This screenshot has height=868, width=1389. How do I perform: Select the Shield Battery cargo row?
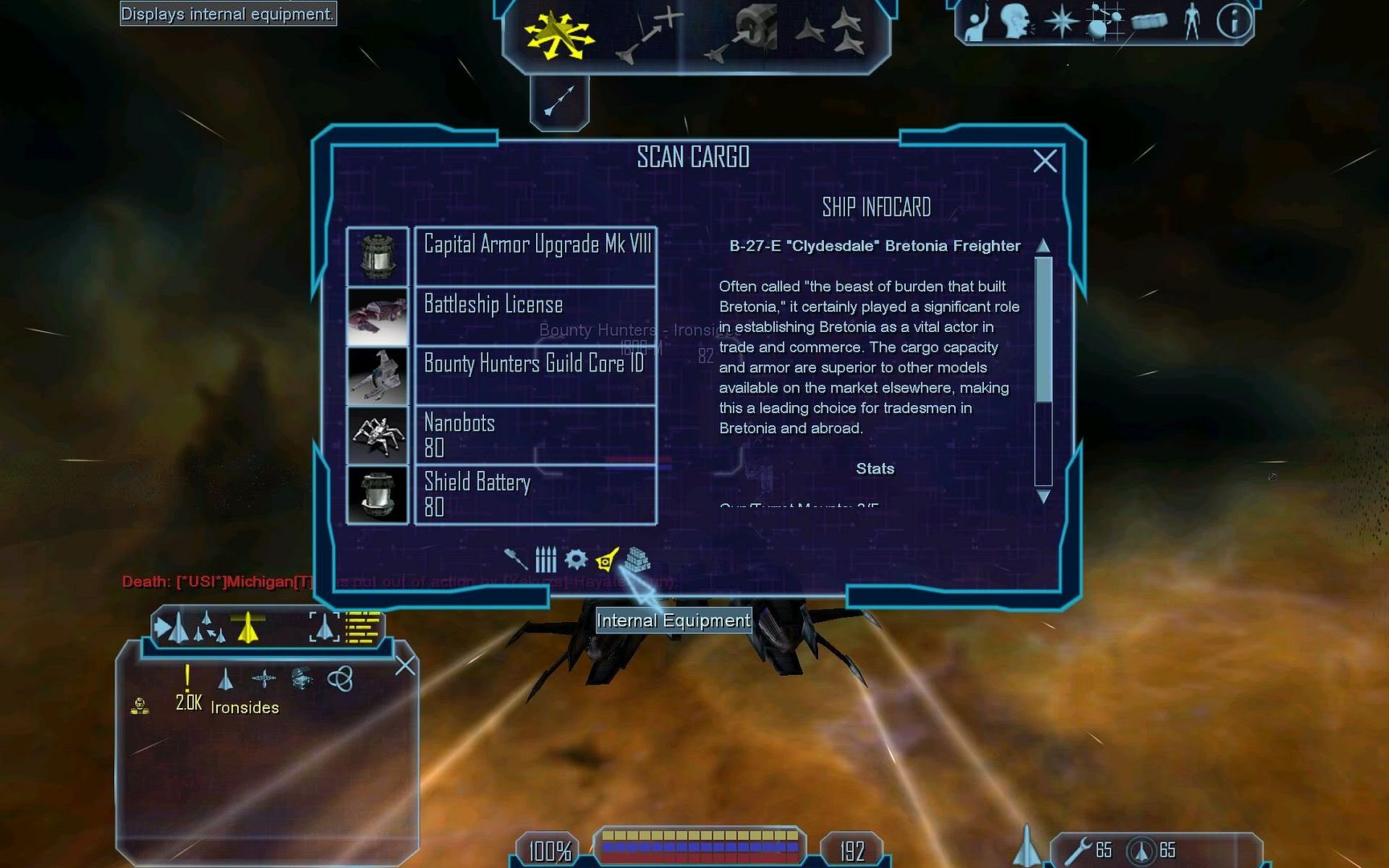click(x=535, y=494)
